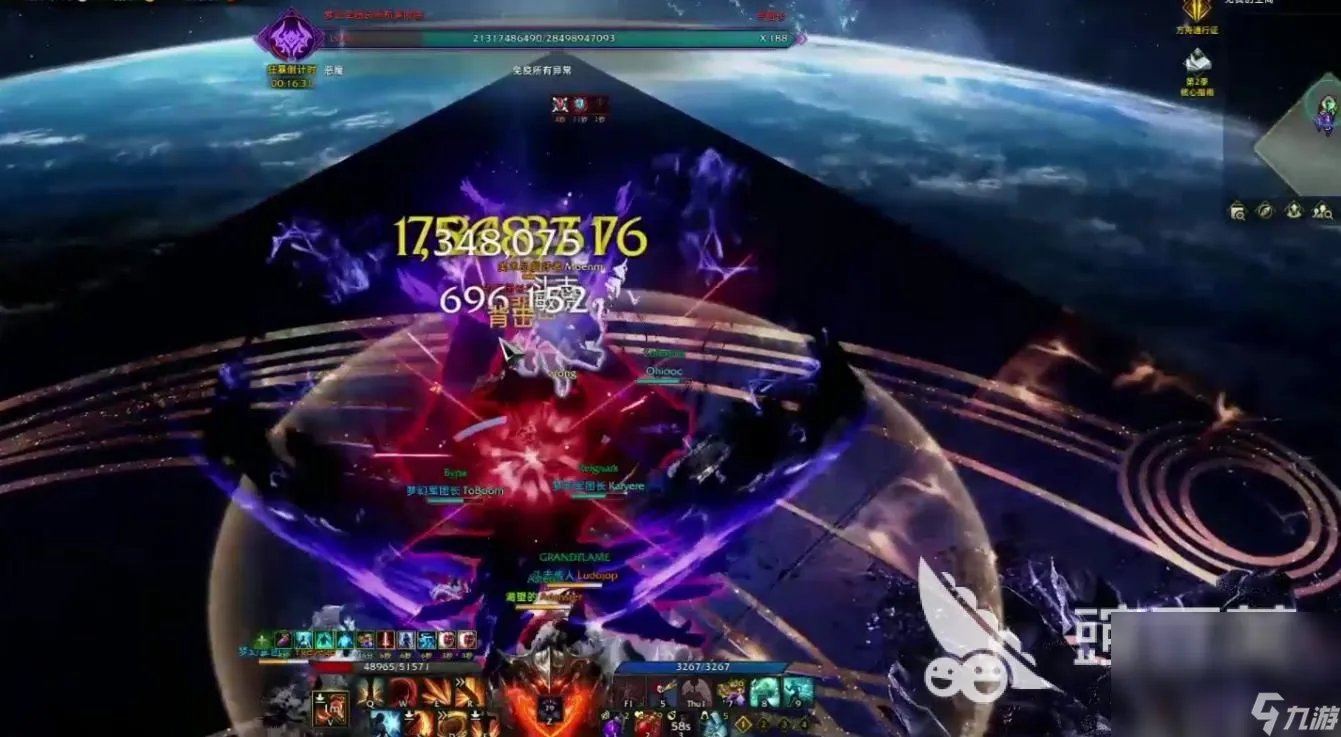Viewport: 1341px width, 737px height.
Task: Cast the R skill ability
Action: pyautogui.click(x=469, y=692)
